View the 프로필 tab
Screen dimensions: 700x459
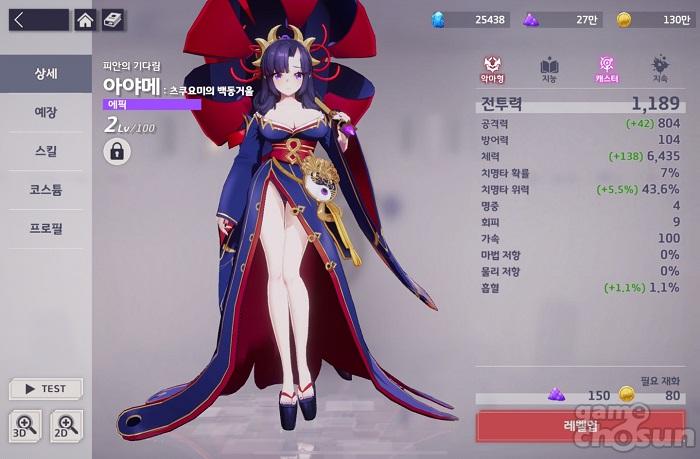click(x=44, y=228)
